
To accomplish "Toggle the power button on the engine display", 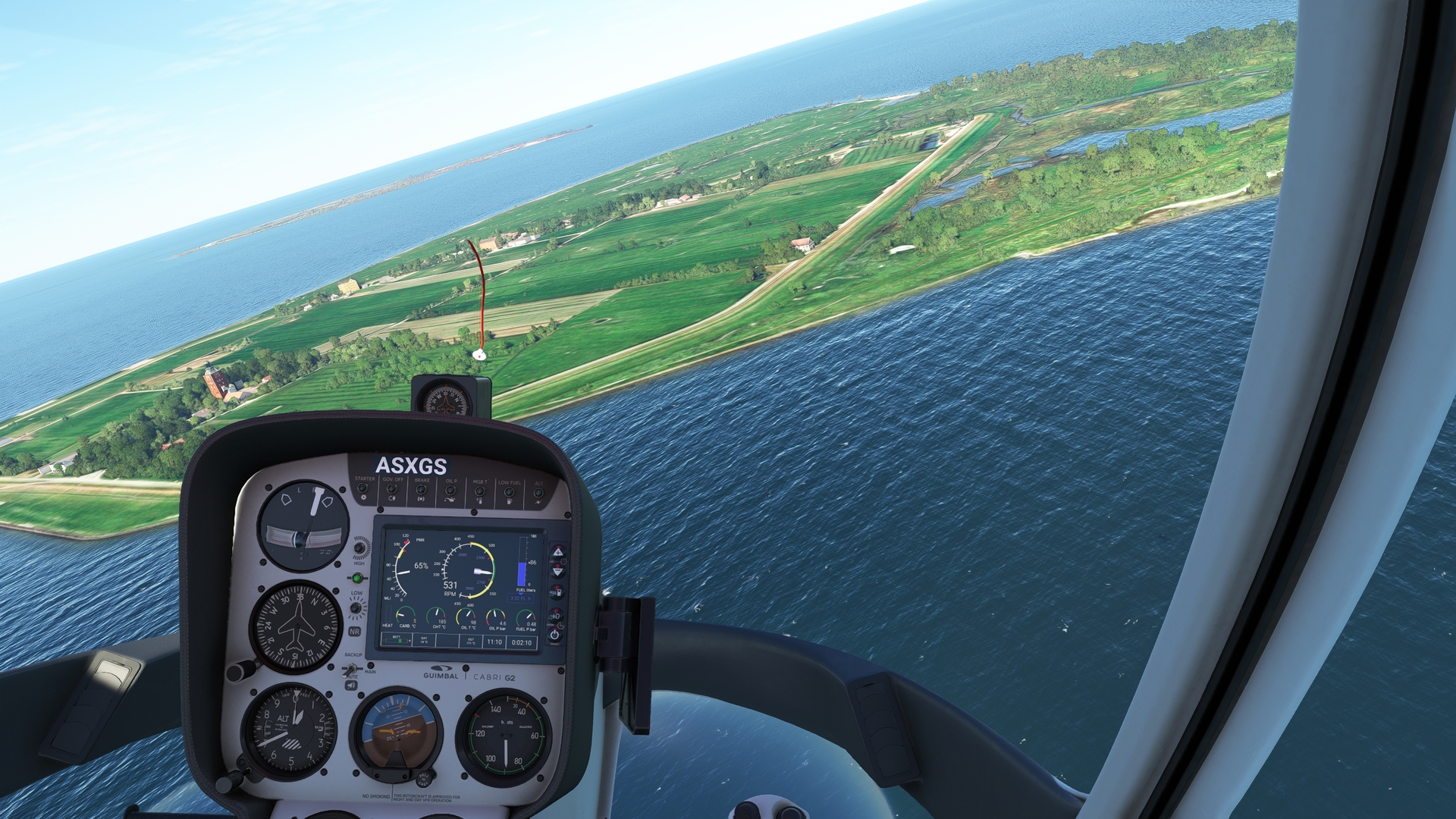I will click(x=555, y=635).
